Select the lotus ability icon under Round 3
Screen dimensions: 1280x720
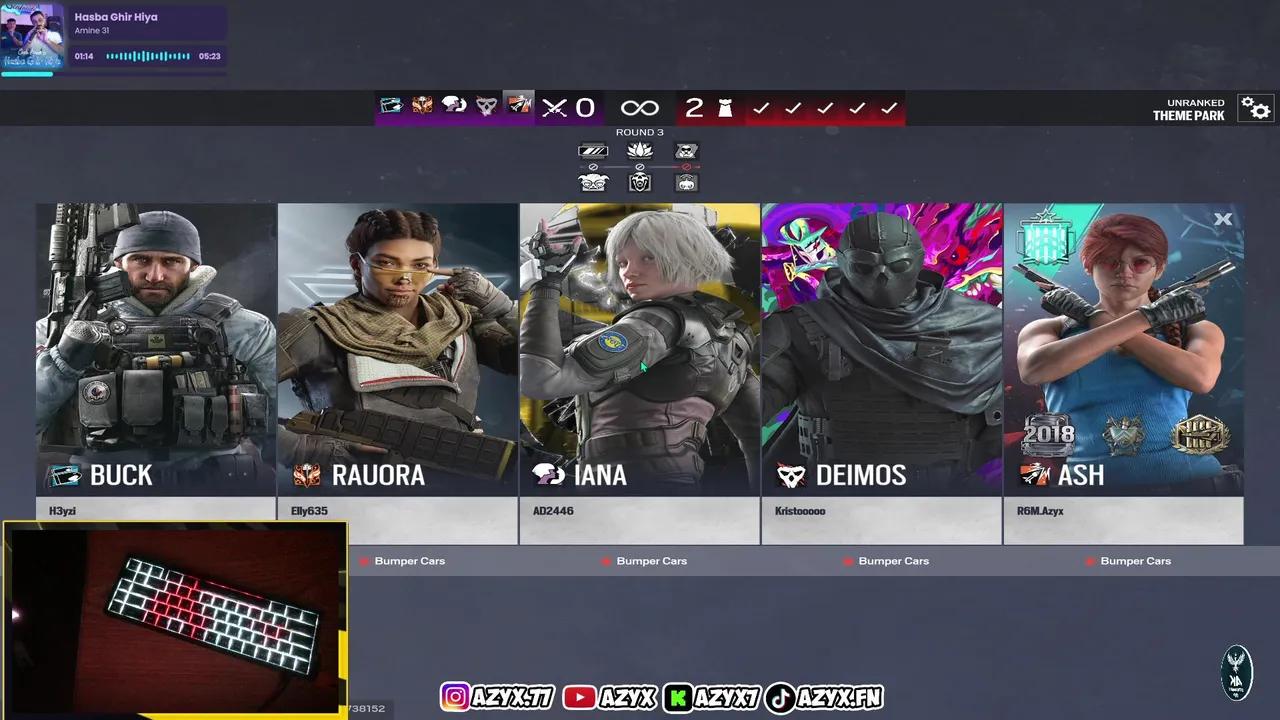[639, 150]
